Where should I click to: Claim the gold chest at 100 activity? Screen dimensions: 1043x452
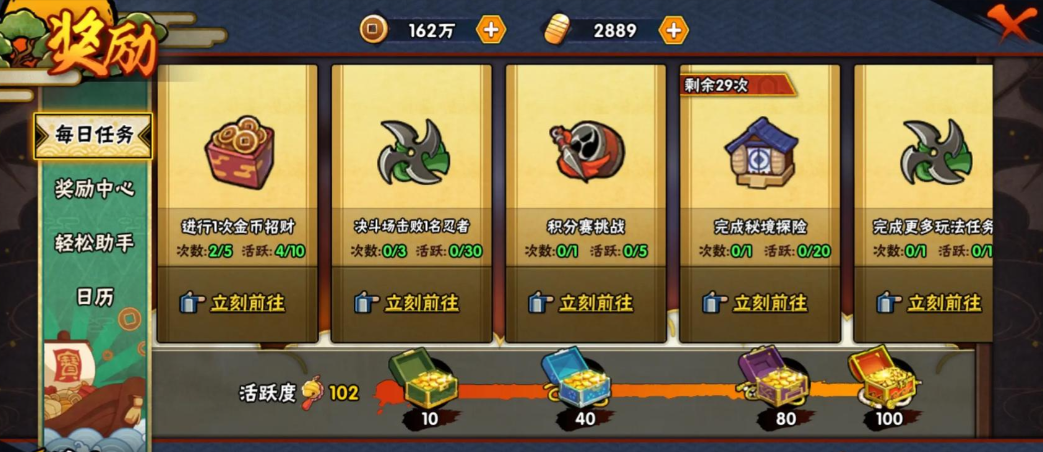tap(883, 376)
